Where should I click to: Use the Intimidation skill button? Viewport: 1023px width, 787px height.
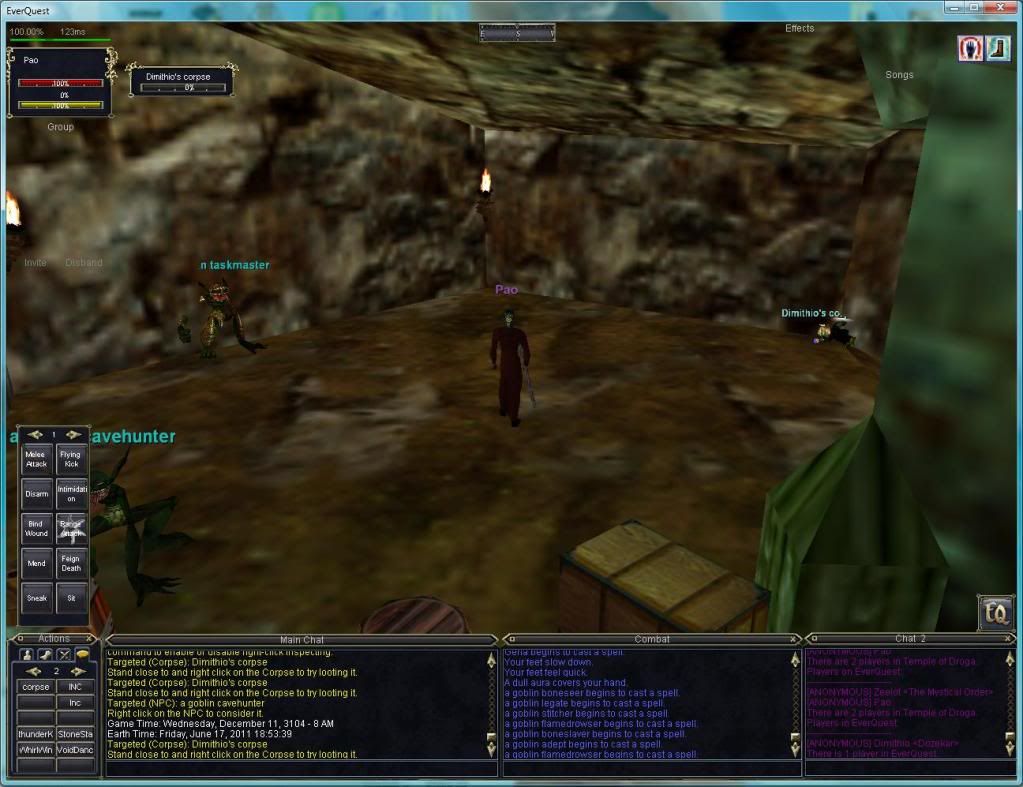[71, 494]
